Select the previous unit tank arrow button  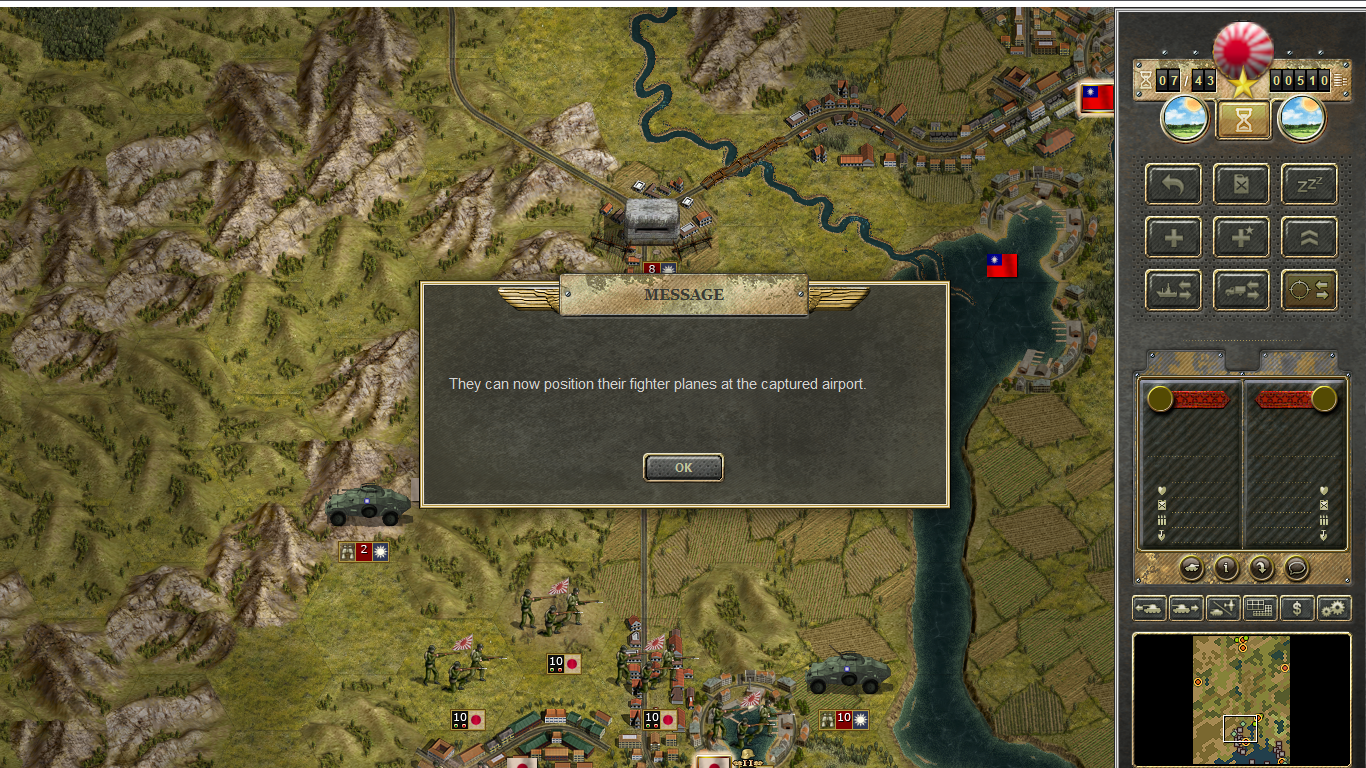click(1149, 607)
